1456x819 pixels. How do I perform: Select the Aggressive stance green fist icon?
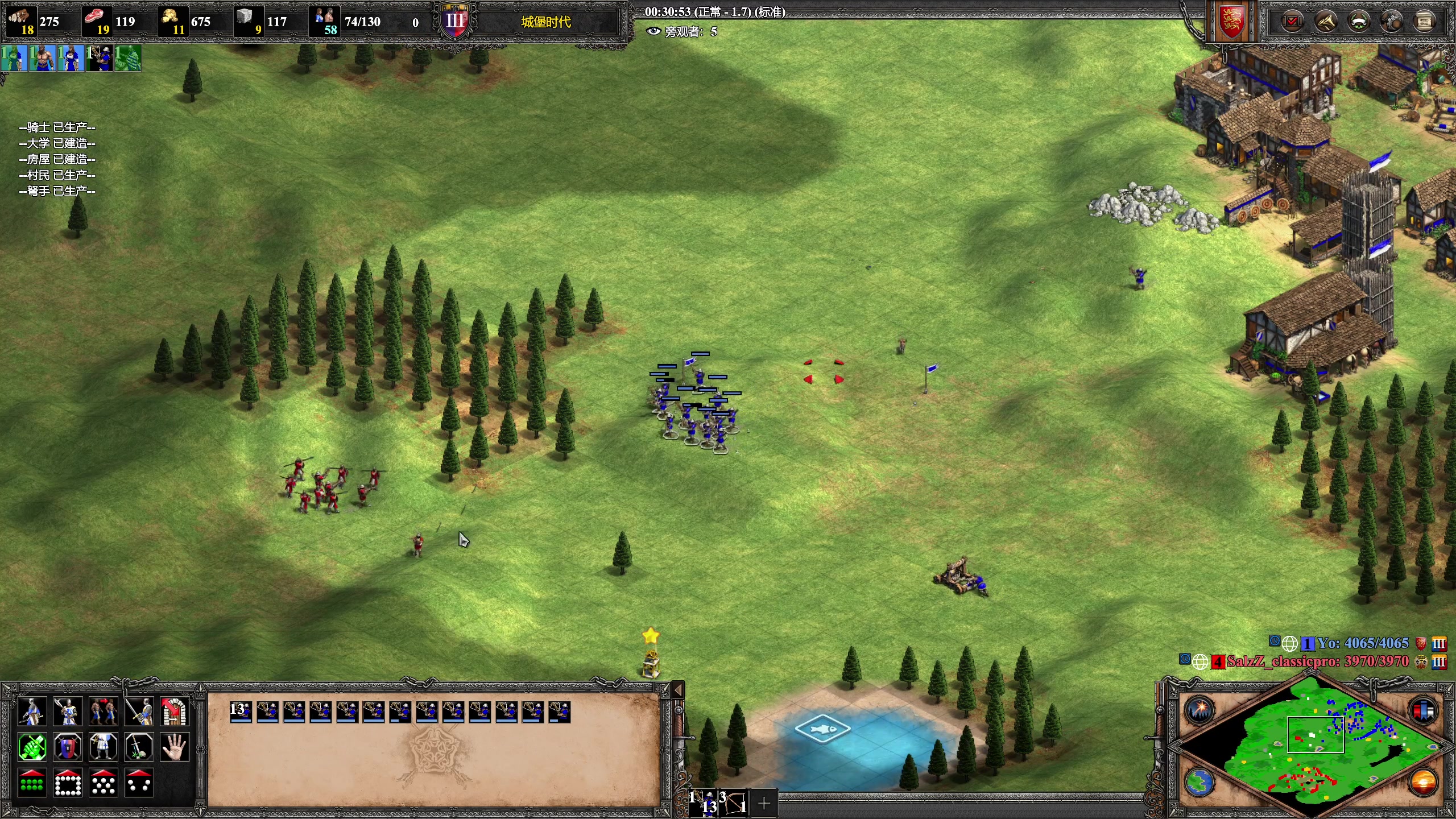point(32,747)
